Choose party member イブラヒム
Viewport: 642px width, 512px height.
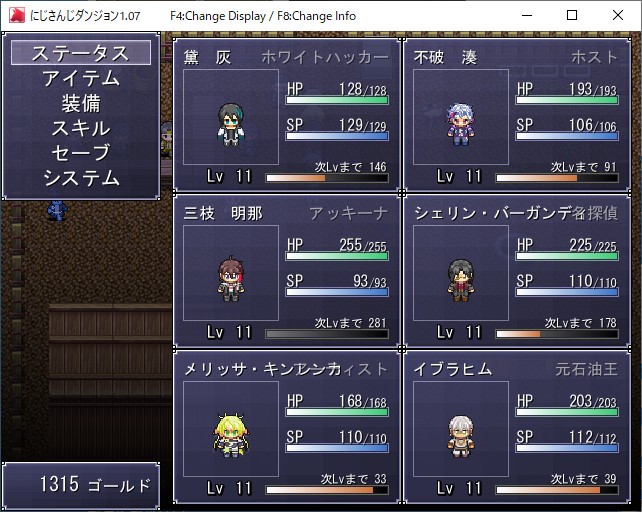tap(517, 425)
